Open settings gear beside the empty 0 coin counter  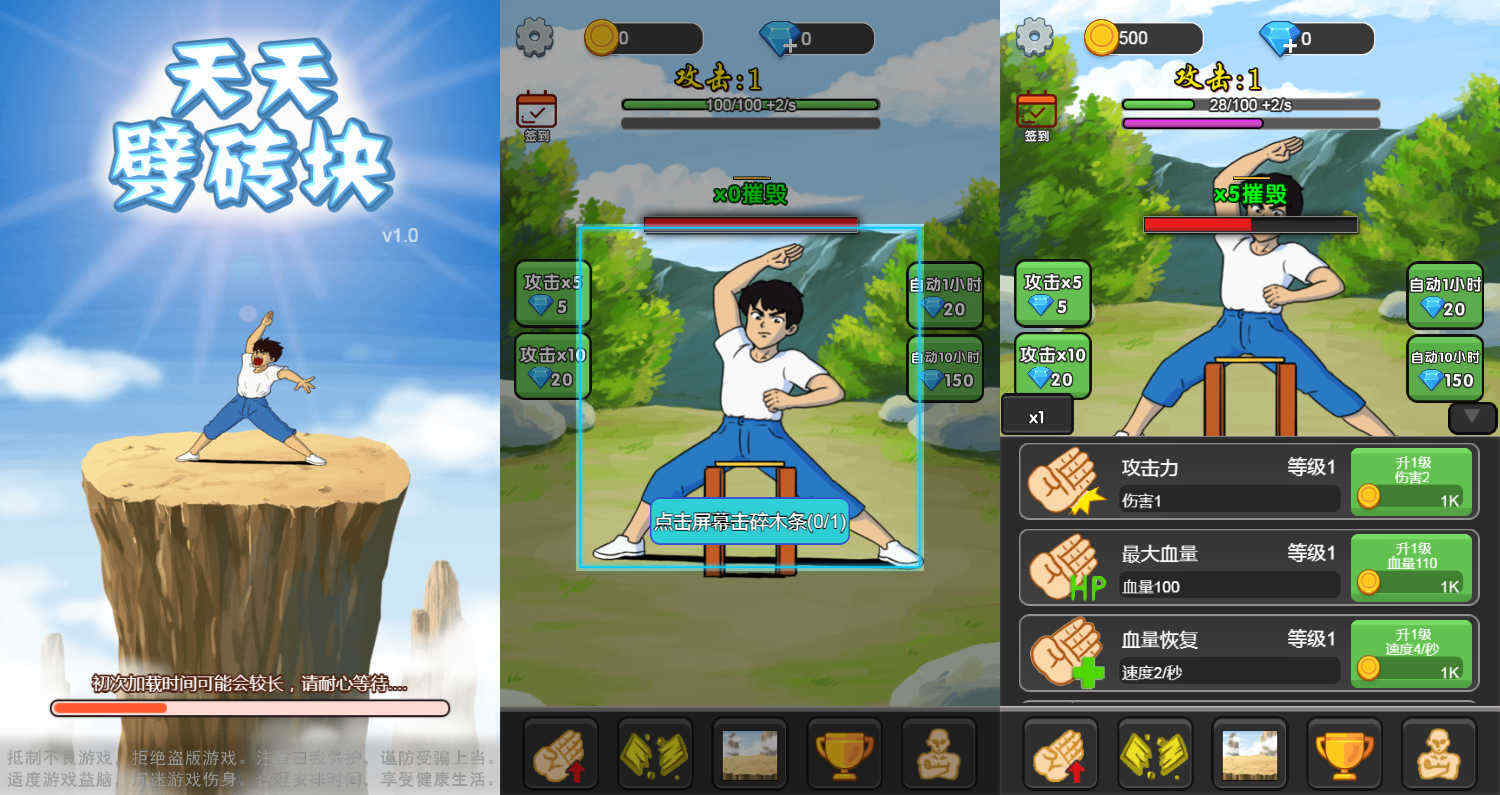[x=534, y=38]
